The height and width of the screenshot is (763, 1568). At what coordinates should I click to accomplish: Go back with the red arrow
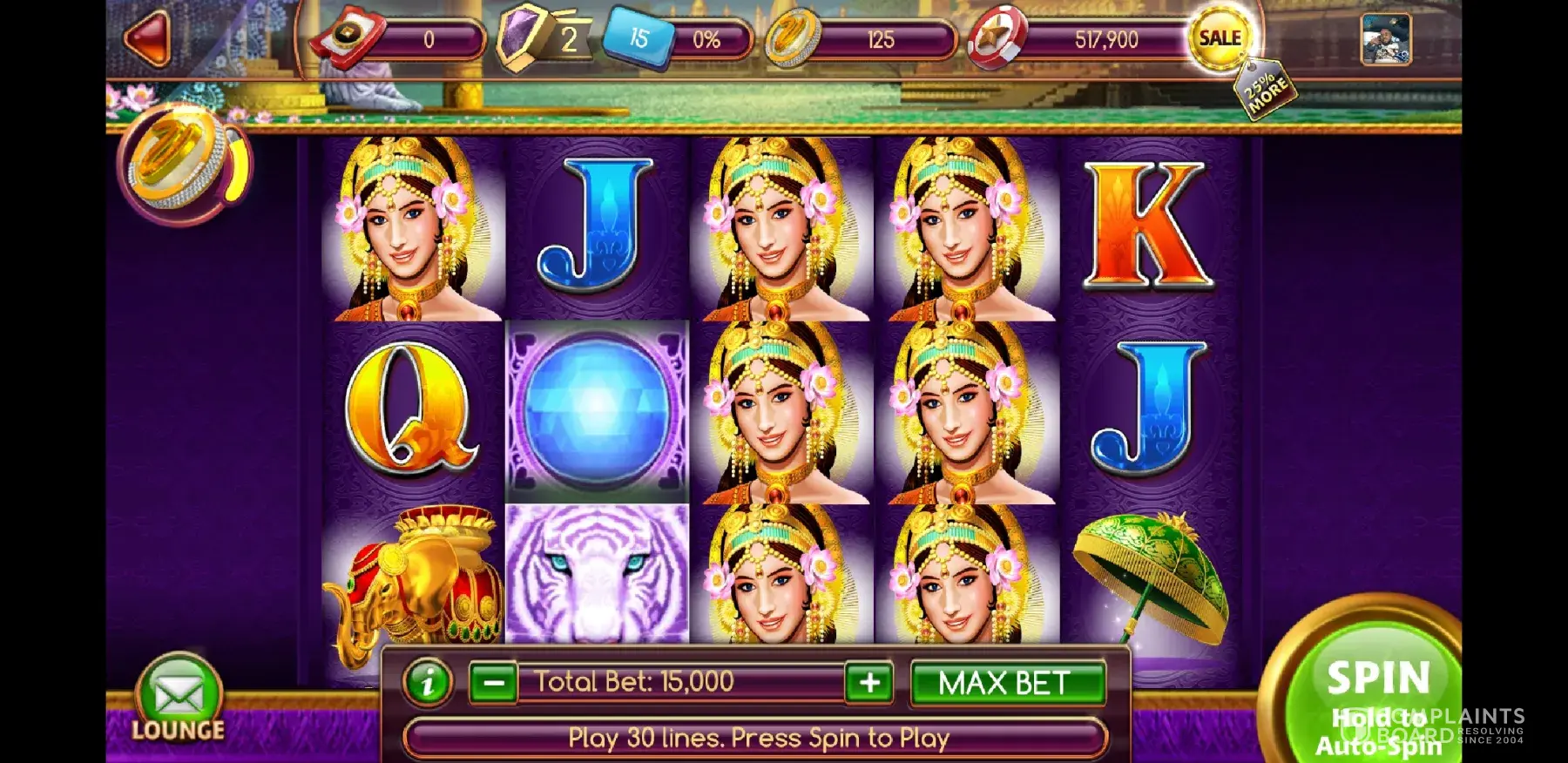(x=148, y=39)
